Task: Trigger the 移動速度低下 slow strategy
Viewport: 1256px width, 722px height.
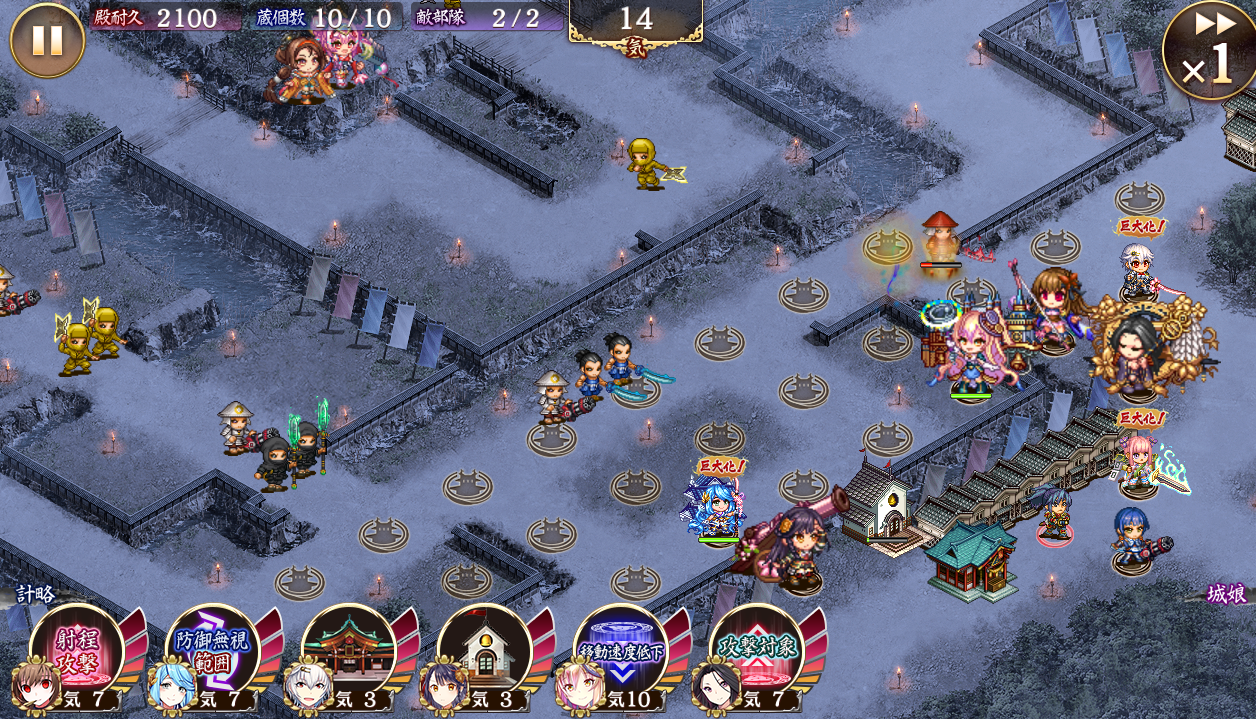Action: point(620,650)
